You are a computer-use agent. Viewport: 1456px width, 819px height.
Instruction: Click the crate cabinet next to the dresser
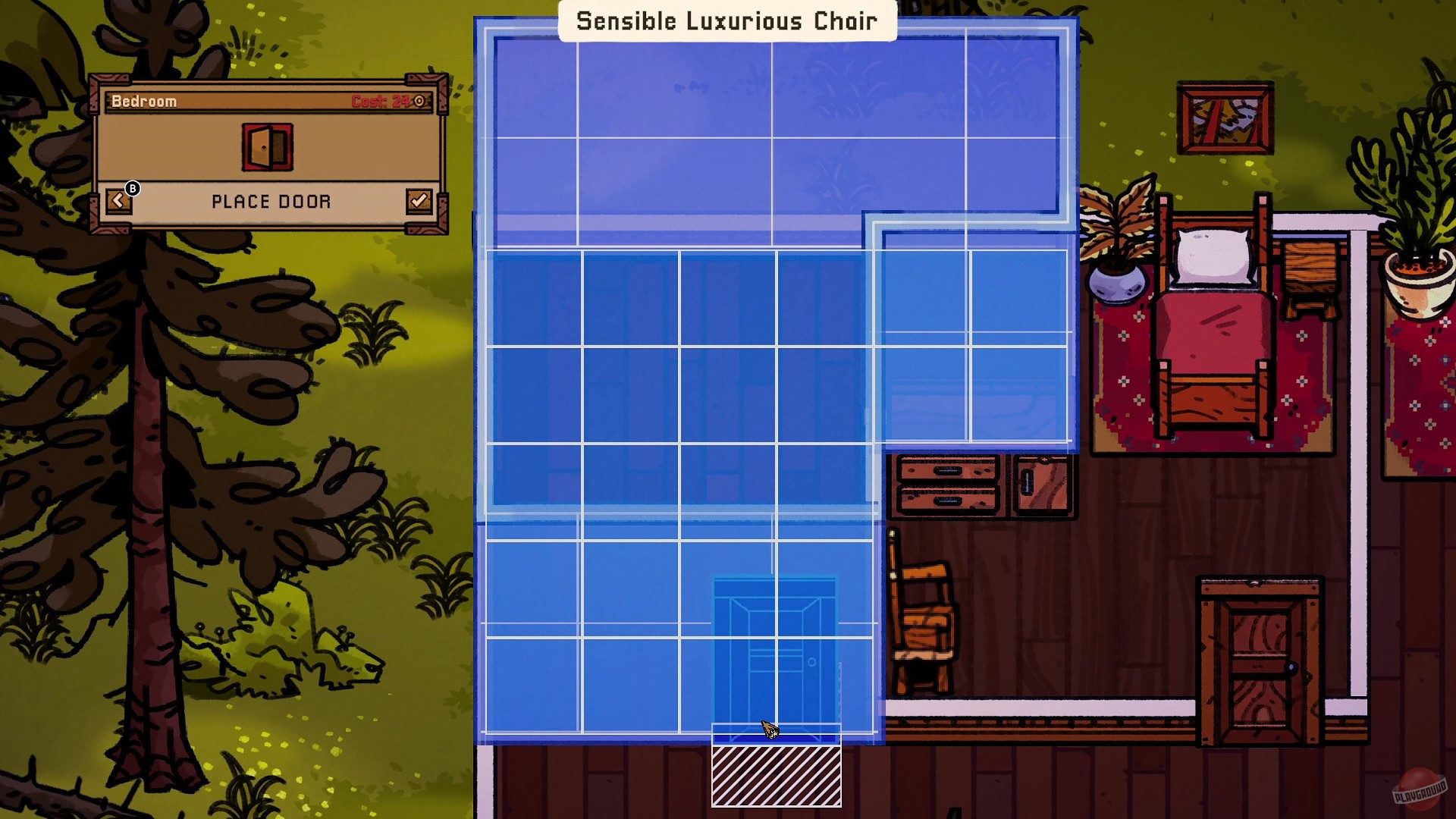point(1043,485)
